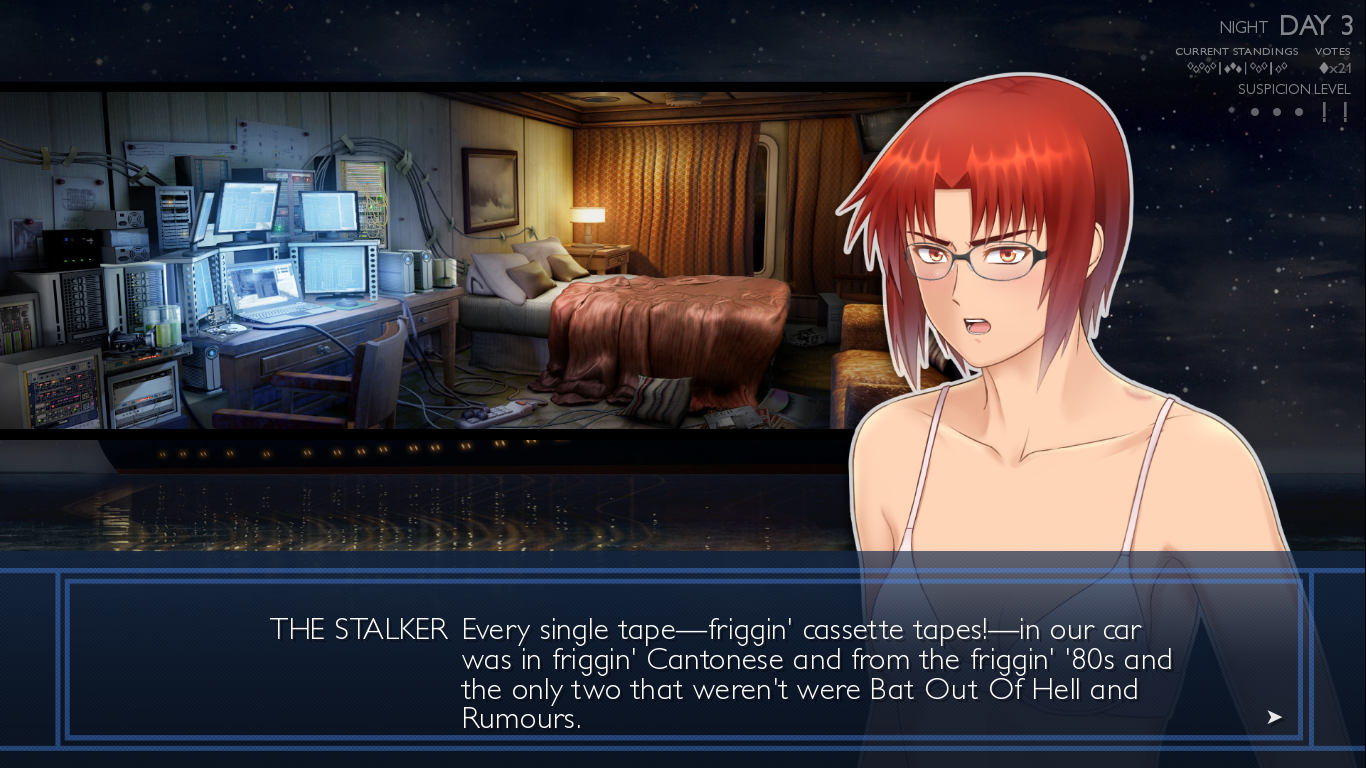Click the CURRENT STANDINGS heading
Viewport: 1366px width, 768px height.
[x=1237, y=51]
